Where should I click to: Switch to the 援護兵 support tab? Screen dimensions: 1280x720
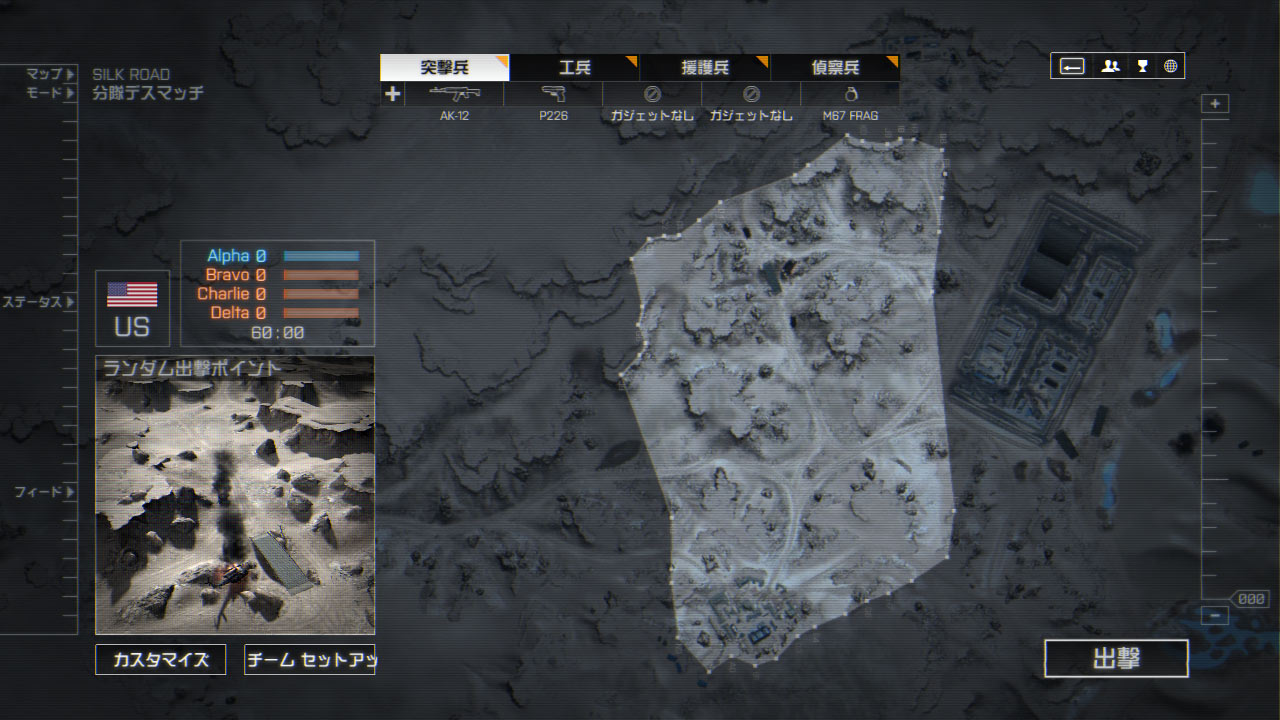tap(704, 68)
